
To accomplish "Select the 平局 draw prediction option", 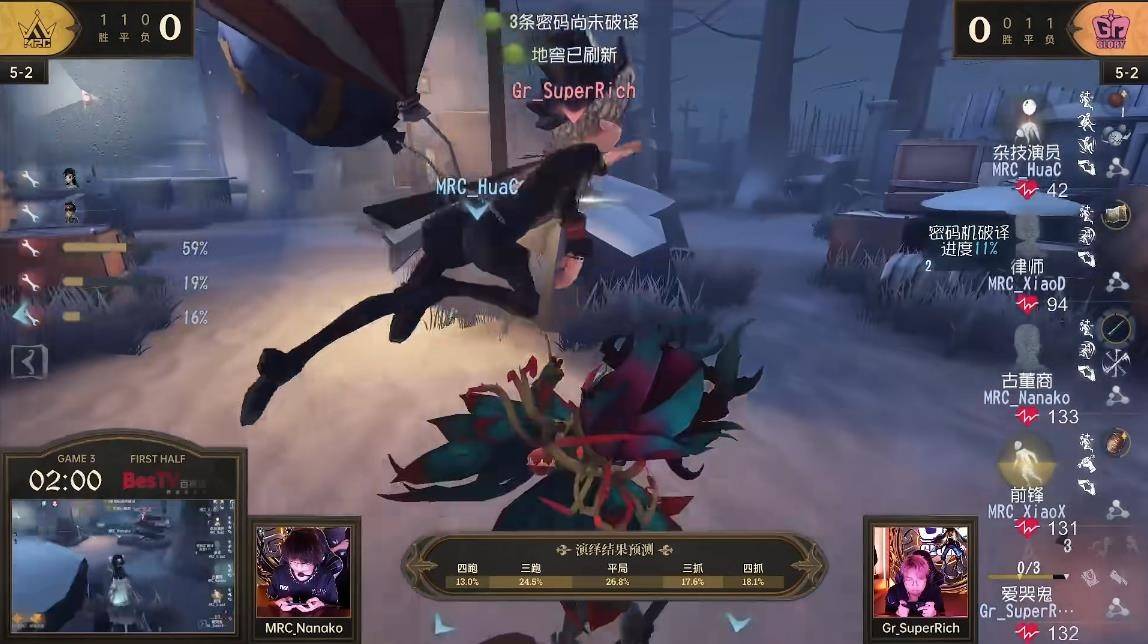I will coord(617,575).
